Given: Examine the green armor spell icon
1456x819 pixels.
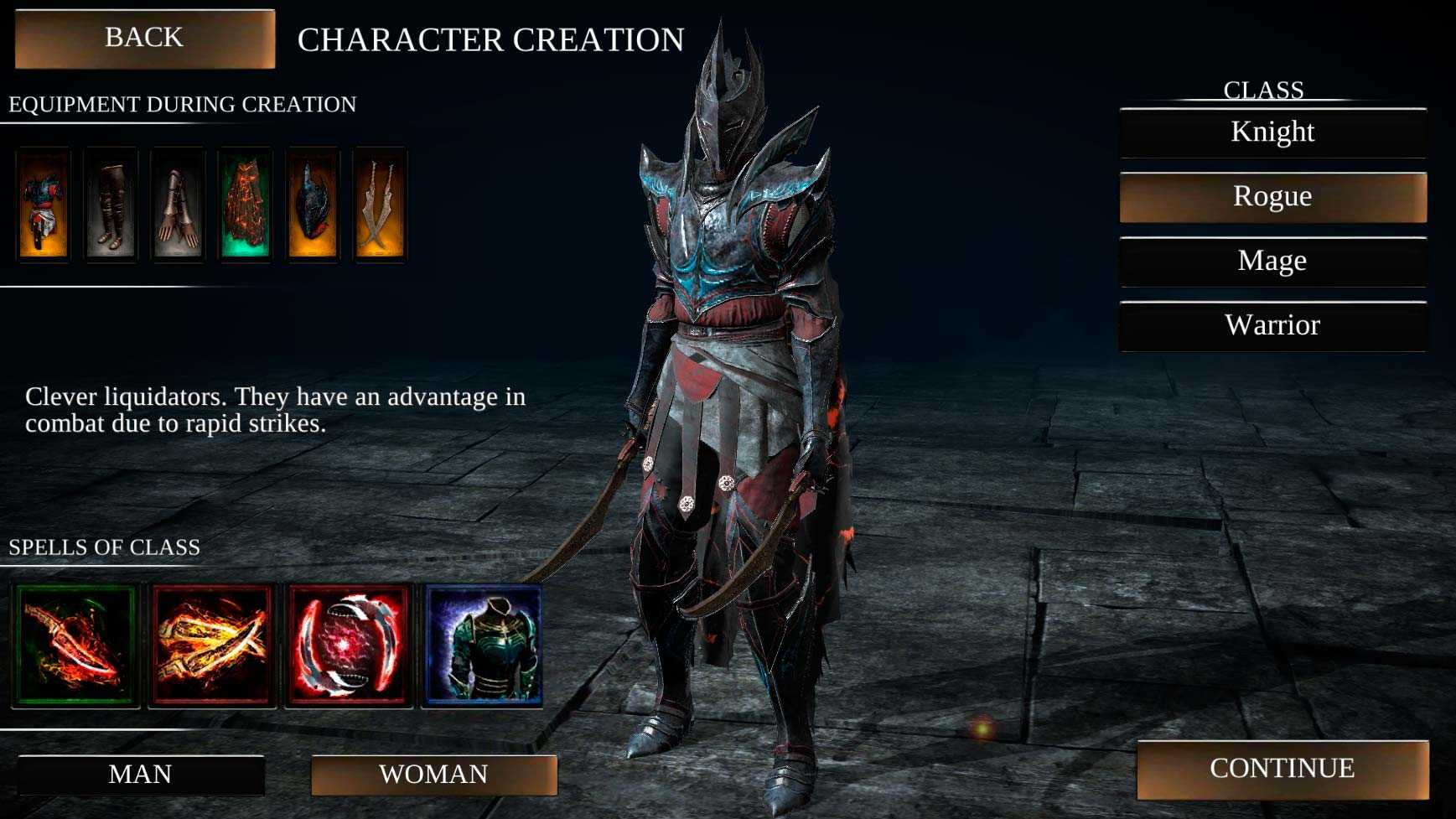Looking at the screenshot, I should coord(483,645).
